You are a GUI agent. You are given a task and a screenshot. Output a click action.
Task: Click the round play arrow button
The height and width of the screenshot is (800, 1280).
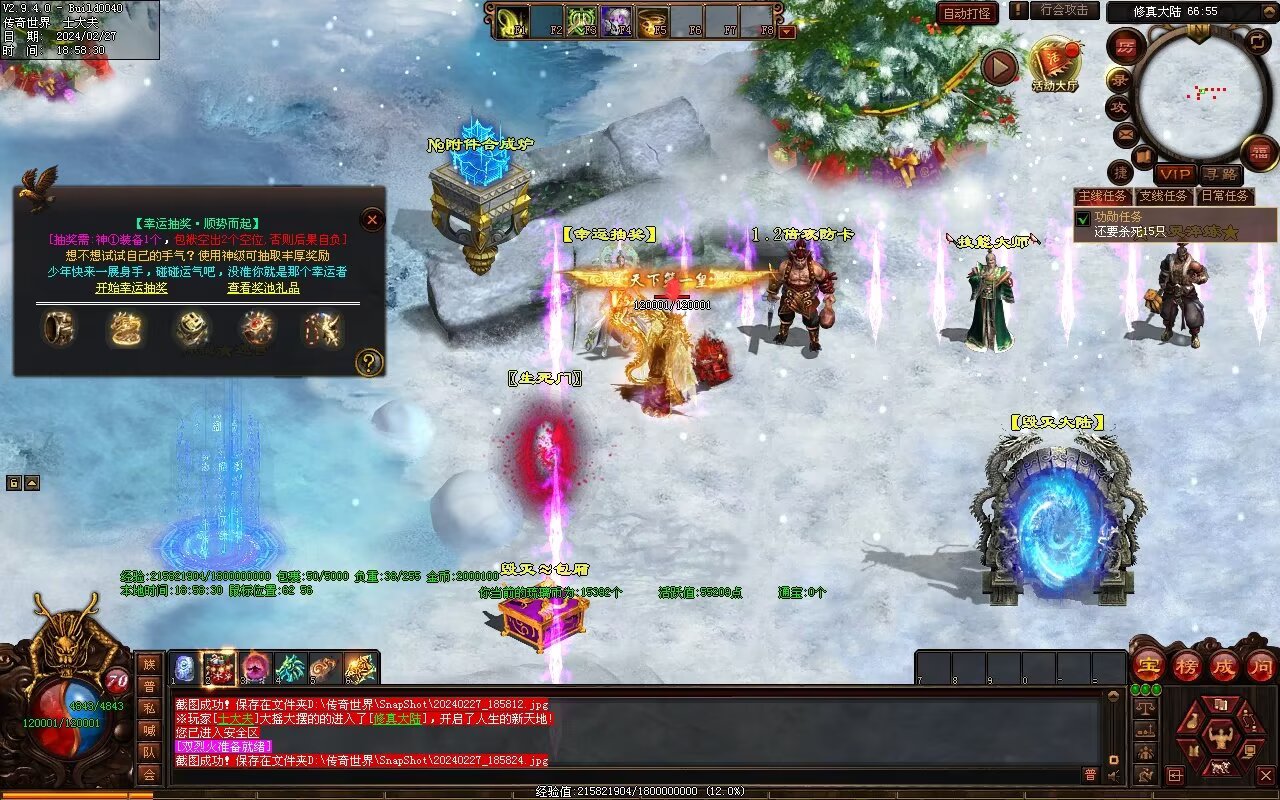pyautogui.click(x=999, y=68)
